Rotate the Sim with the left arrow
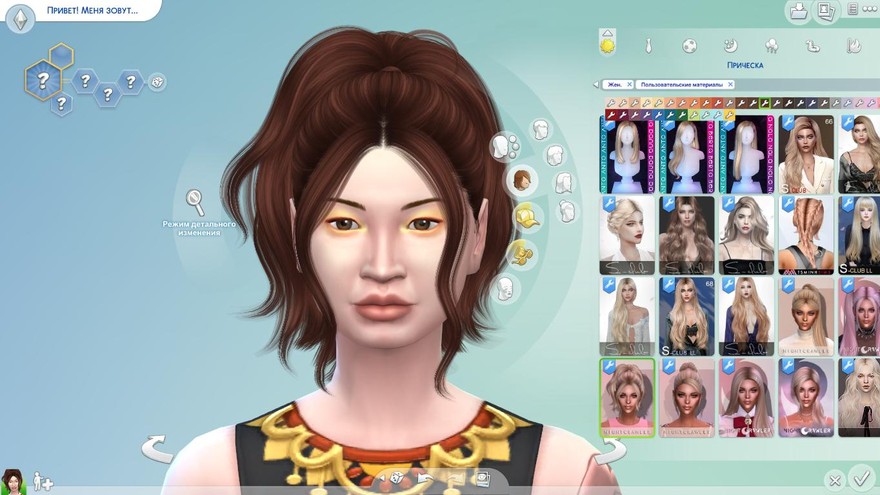Viewport: 880px width, 495px height. coord(157,447)
